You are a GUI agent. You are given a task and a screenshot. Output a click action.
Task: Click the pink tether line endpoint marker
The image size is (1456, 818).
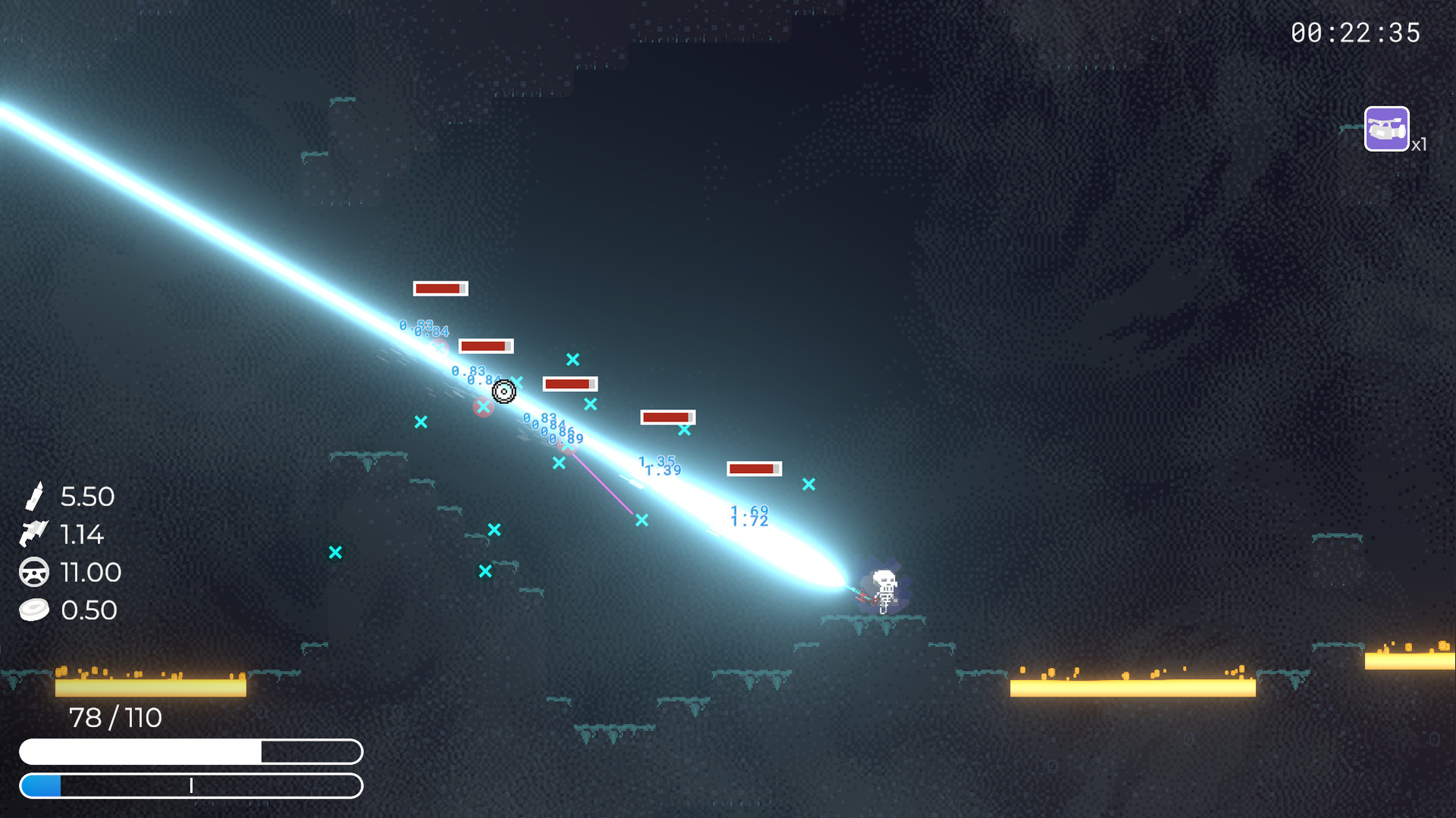click(x=642, y=520)
